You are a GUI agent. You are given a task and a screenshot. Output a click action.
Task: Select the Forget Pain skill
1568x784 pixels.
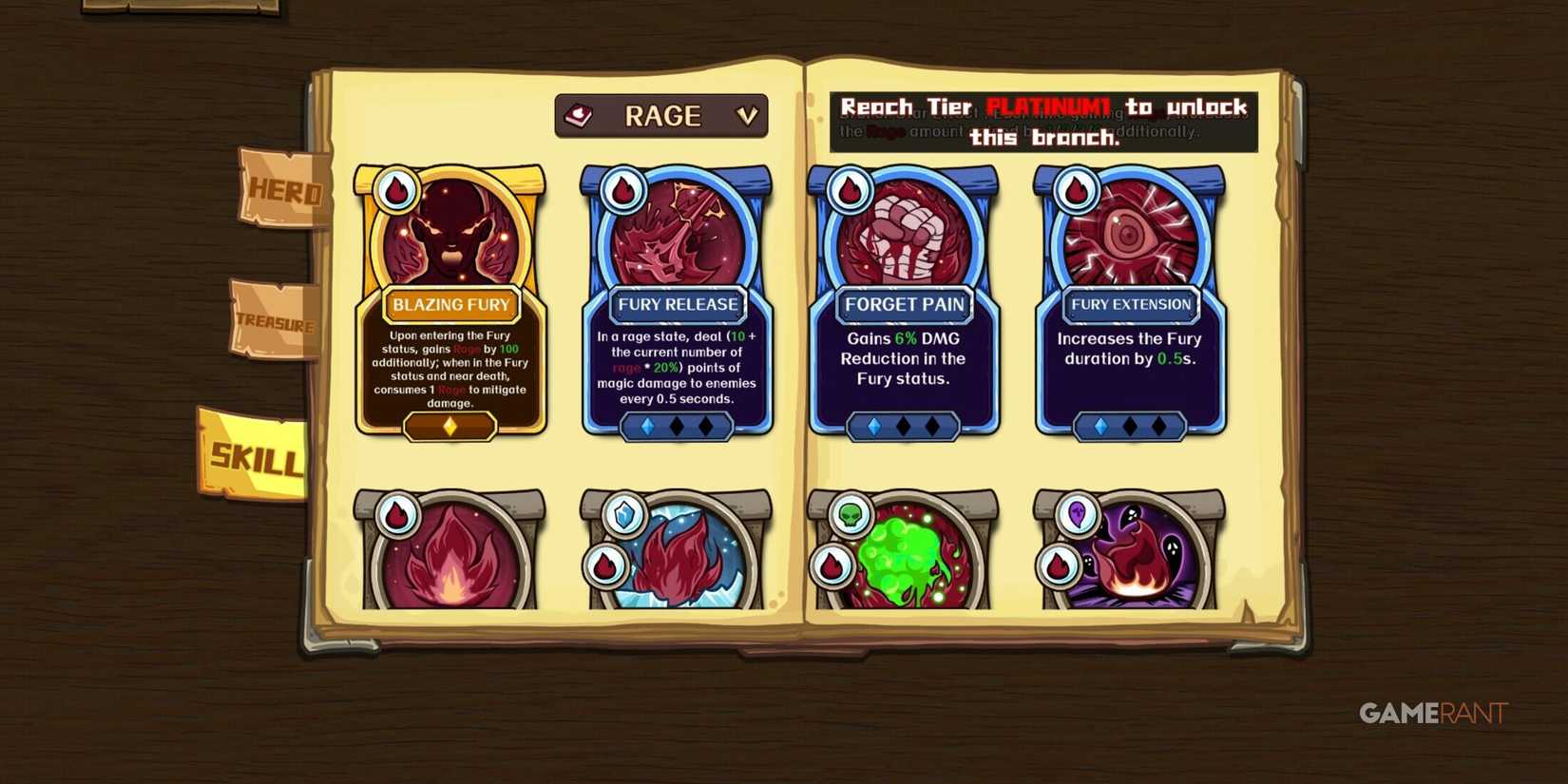tap(903, 304)
